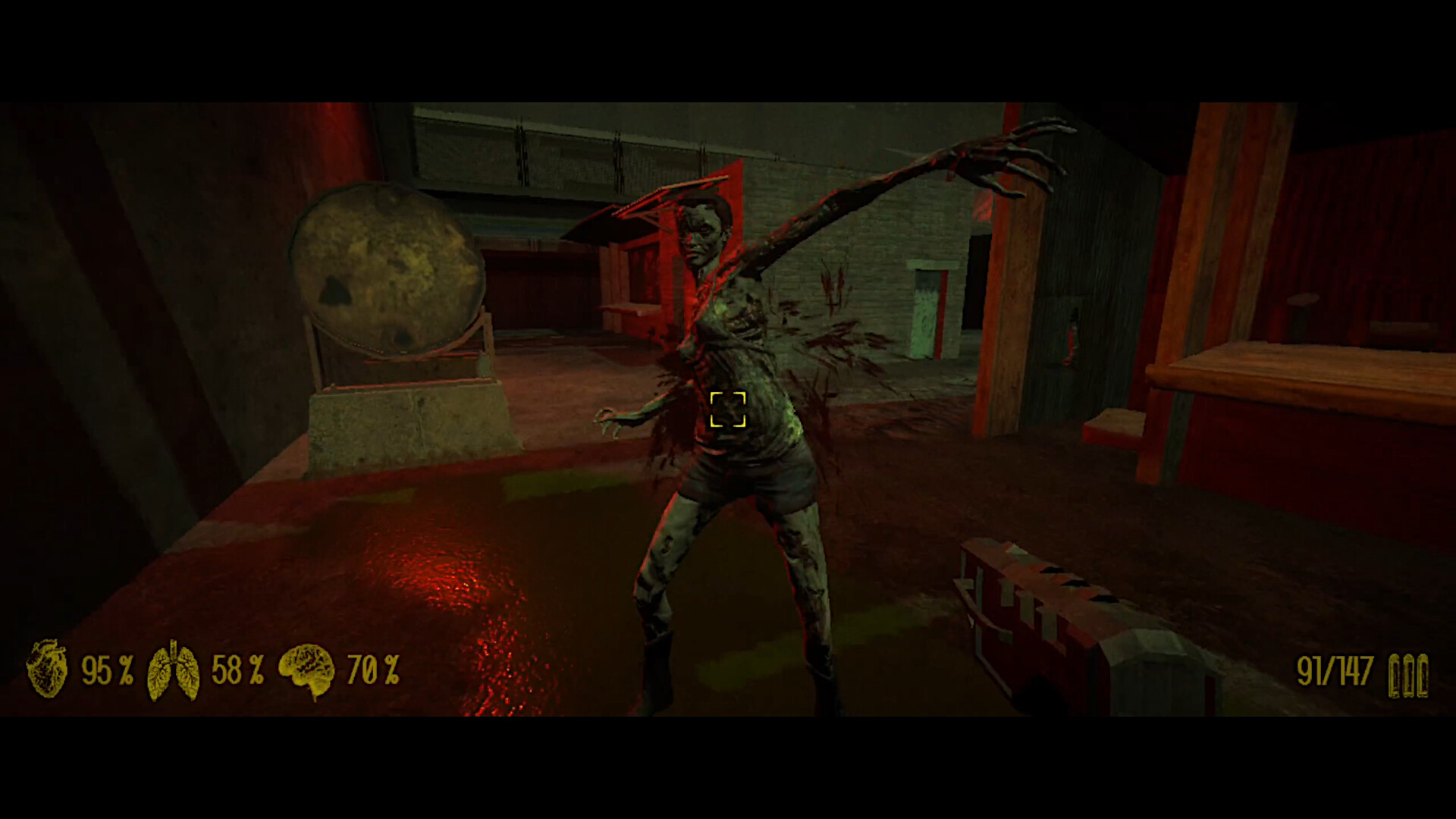
Task: Click the lungs status icon
Action: 176,670
